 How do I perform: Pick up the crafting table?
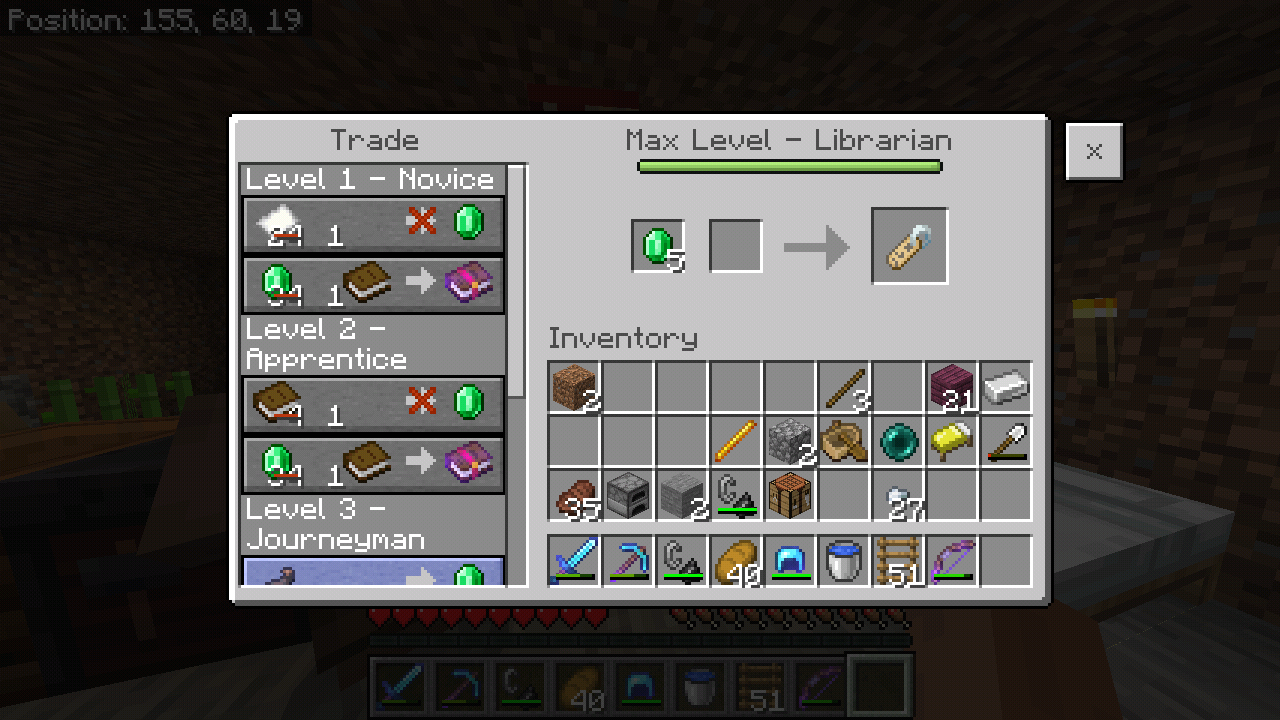pyautogui.click(x=790, y=496)
